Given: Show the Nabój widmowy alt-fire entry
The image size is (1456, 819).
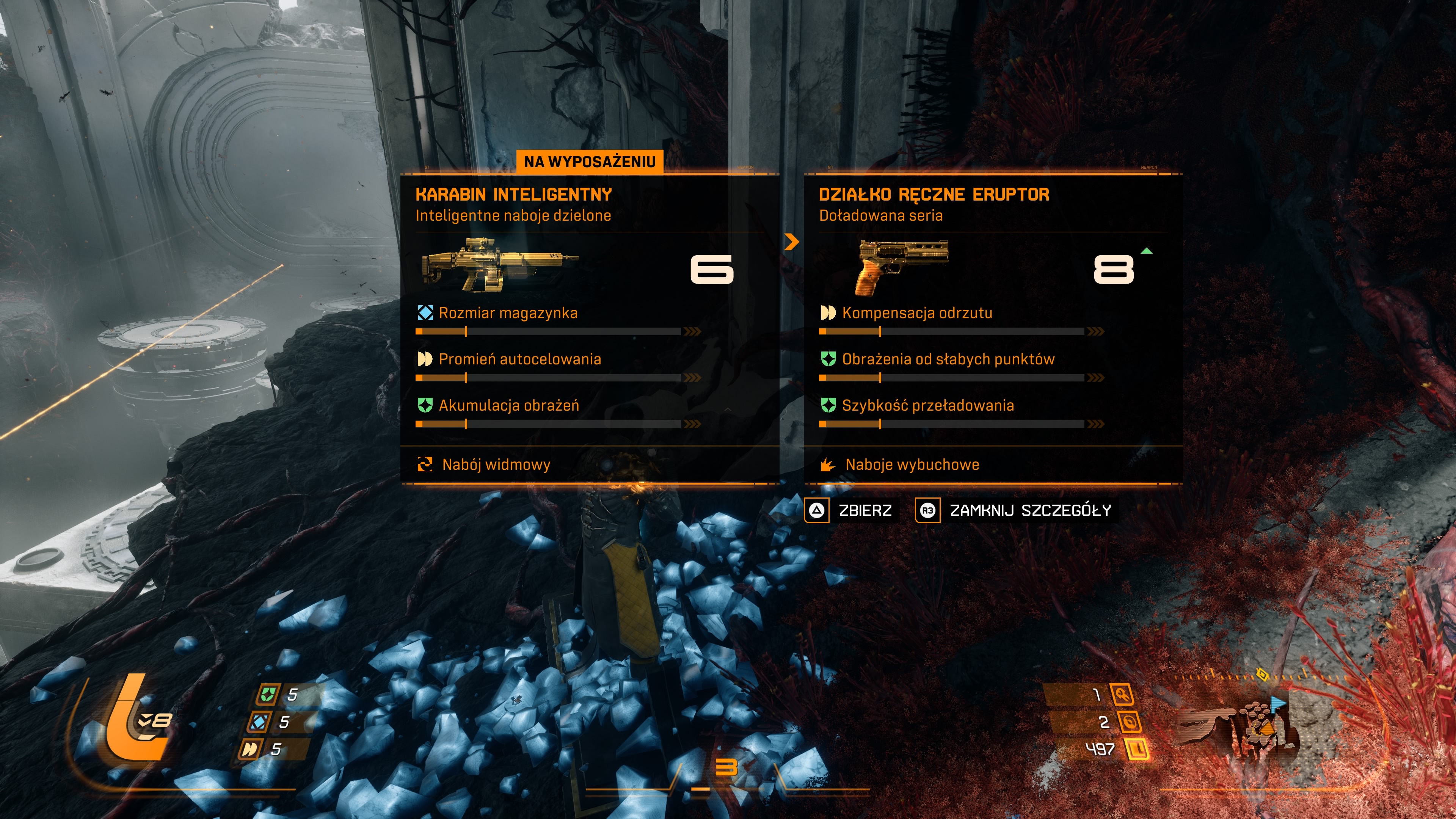Looking at the screenshot, I should point(495,464).
